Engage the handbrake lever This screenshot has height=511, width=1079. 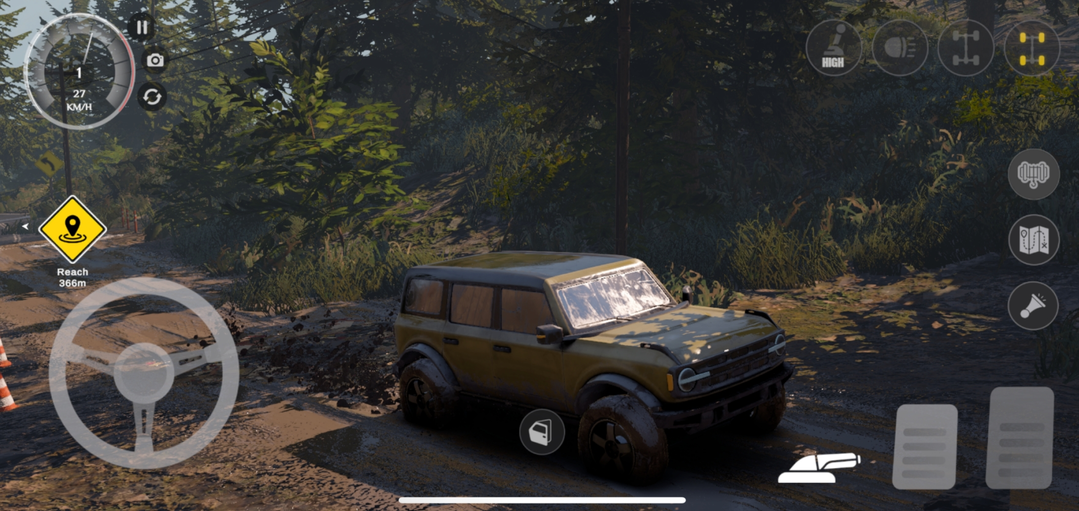(x=818, y=467)
